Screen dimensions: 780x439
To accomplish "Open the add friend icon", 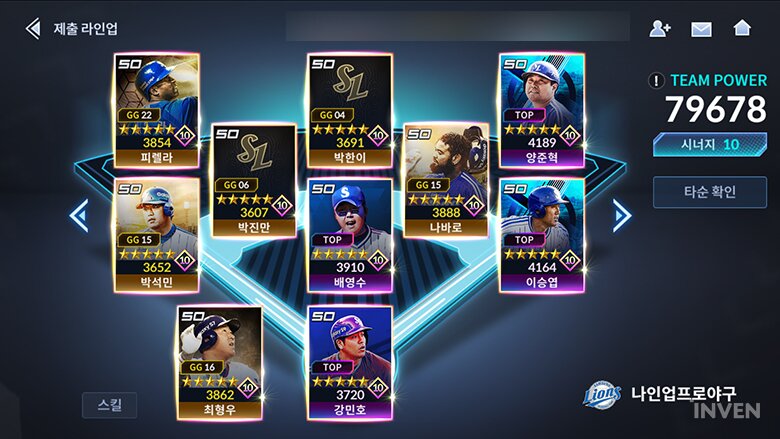I will 660,28.
